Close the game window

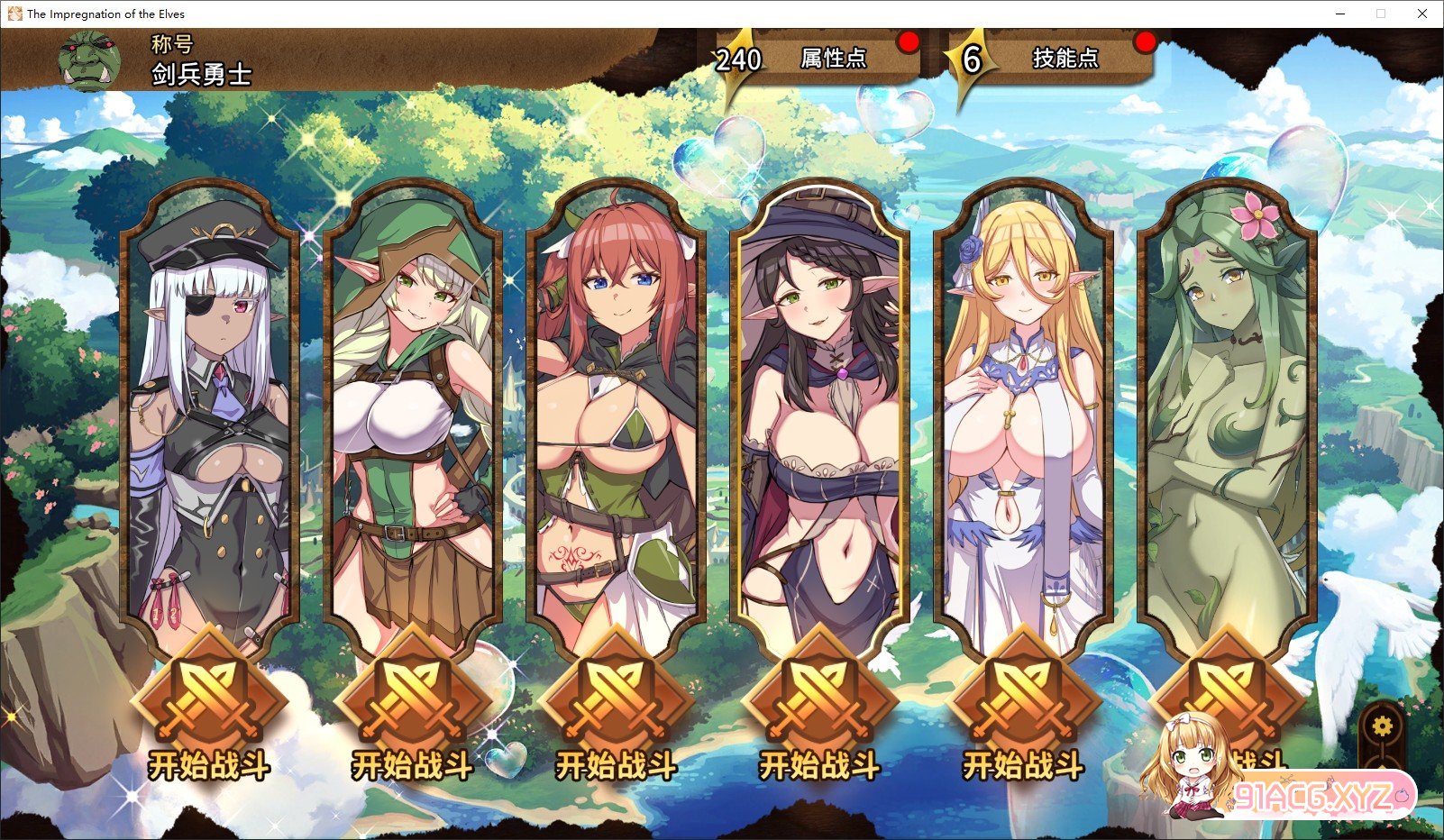coord(1421,14)
